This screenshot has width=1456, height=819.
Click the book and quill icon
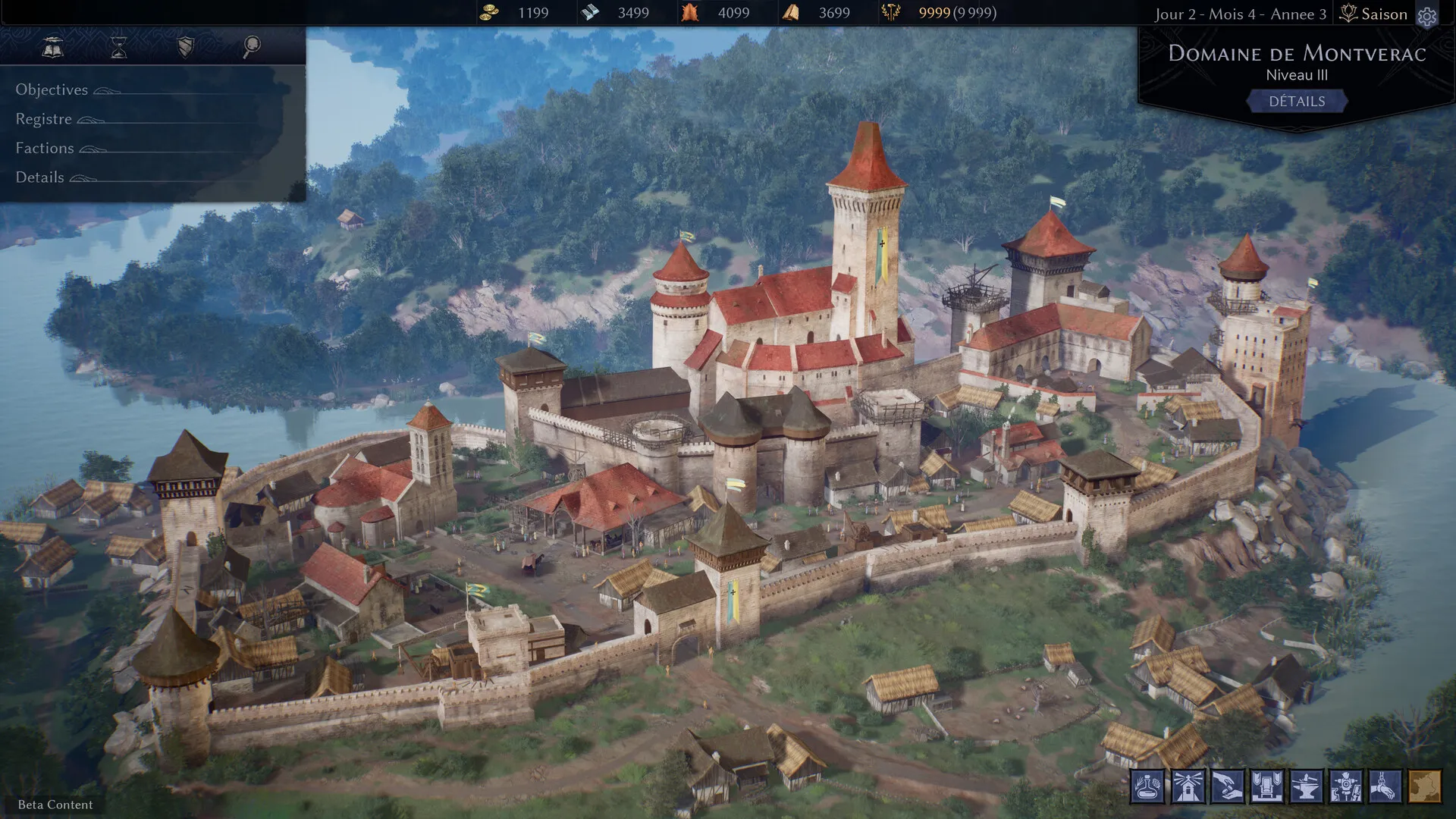click(x=52, y=47)
